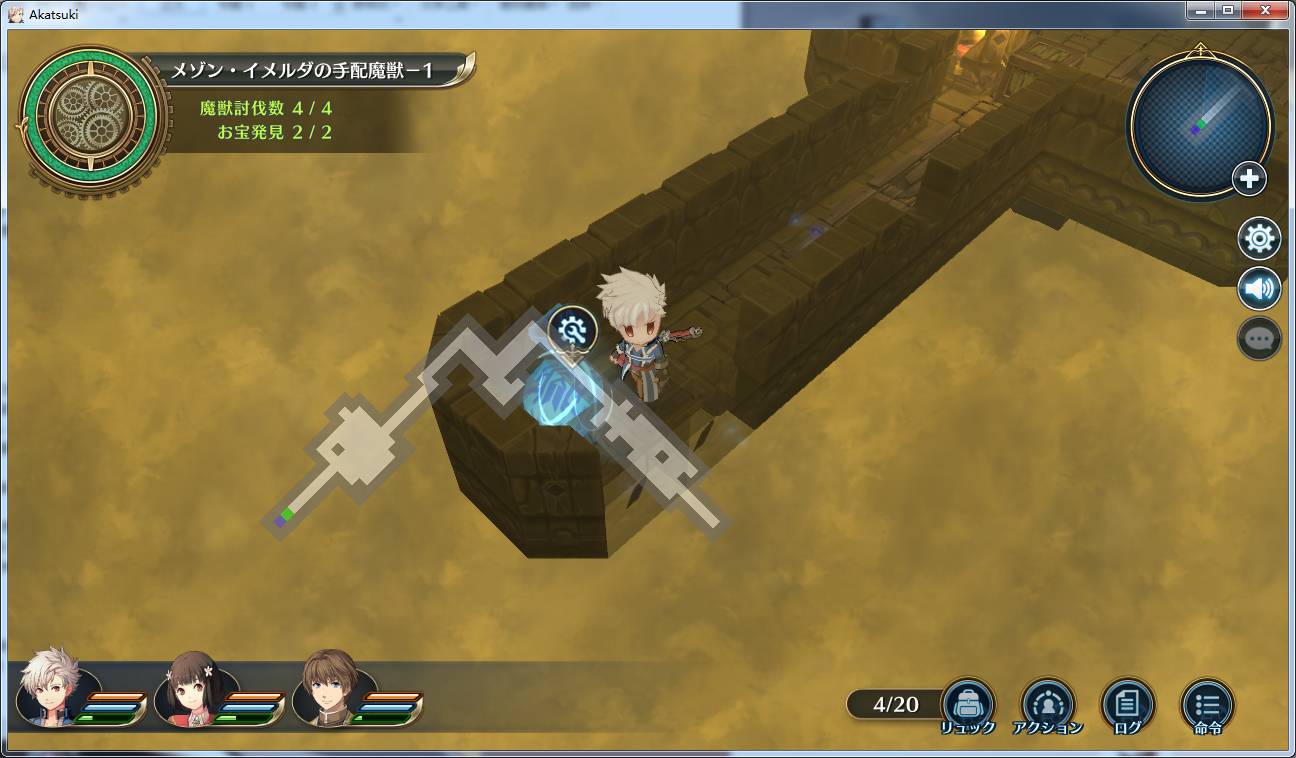Viewport: 1296px width, 758px height.
Task: Select the dark-haired girl party portrait
Action: pyautogui.click(x=194, y=688)
